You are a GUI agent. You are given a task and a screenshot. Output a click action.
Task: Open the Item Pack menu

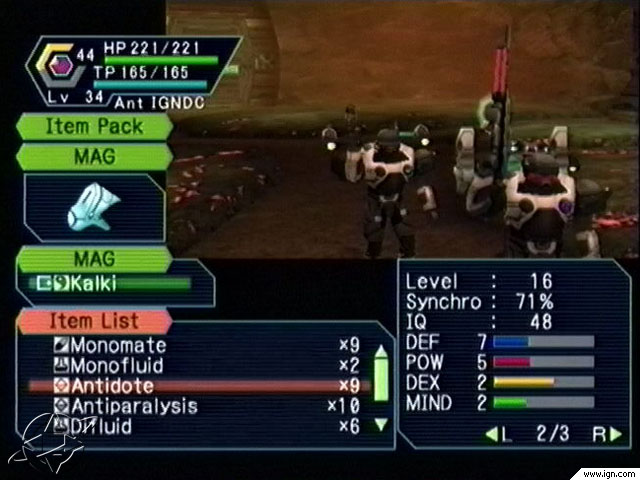pos(94,127)
